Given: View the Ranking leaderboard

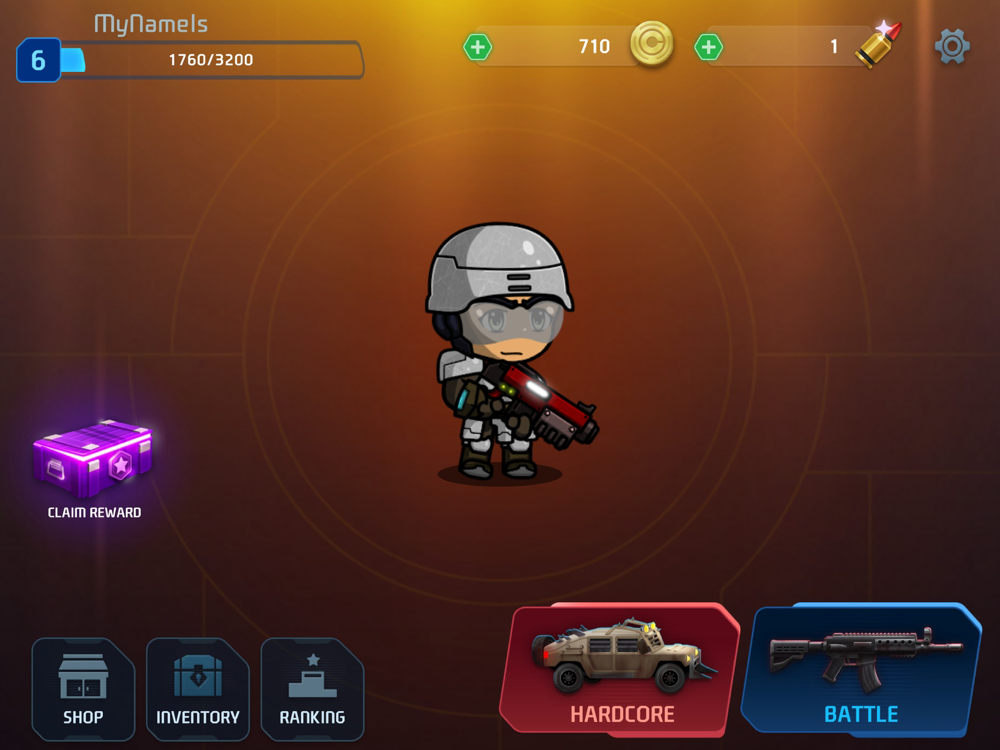Looking at the screenshot, I should (312, 689).
